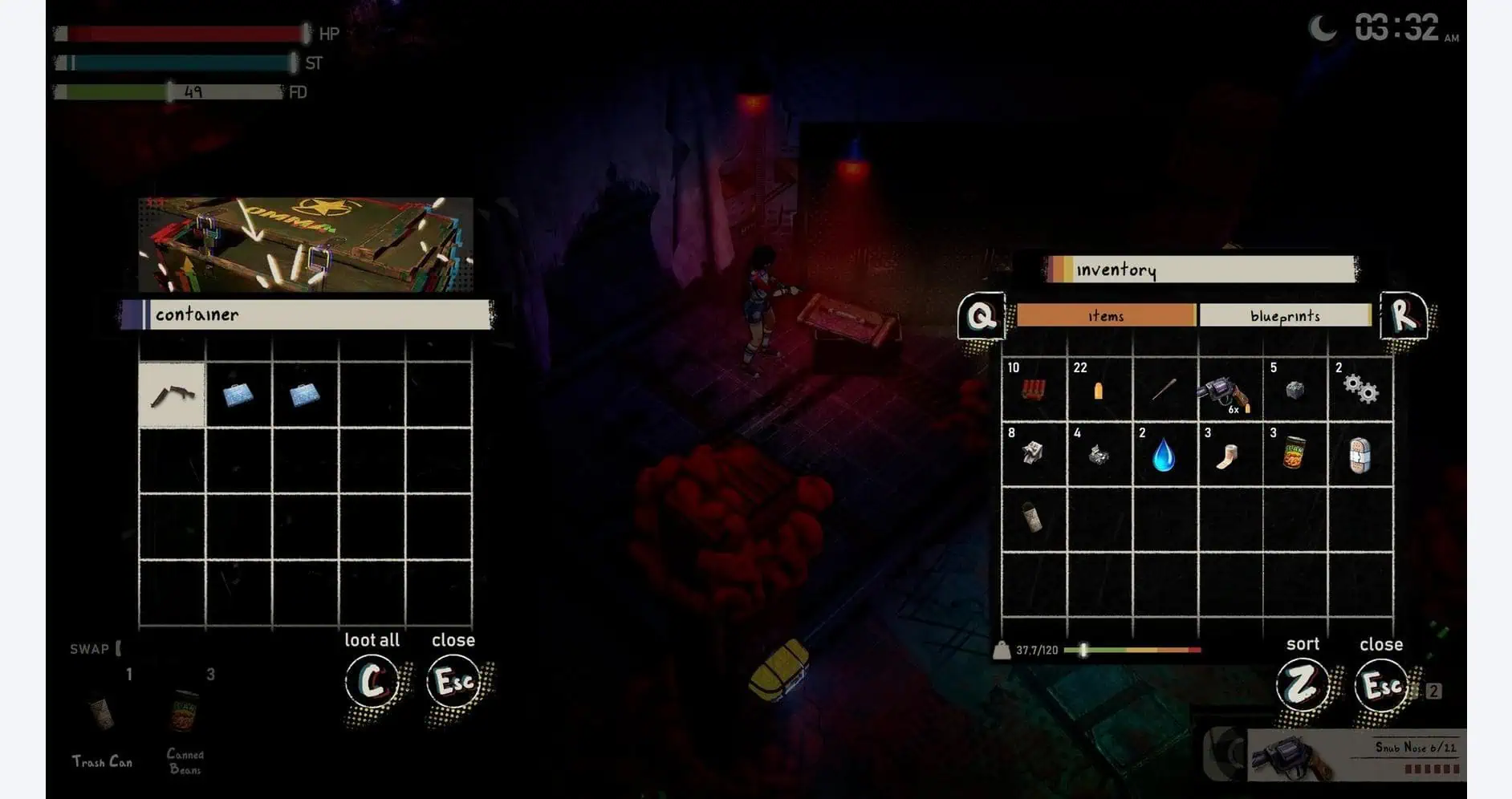Select the bandage roll item
The image size is (1512, 799).
click(x=1228, y=455)
